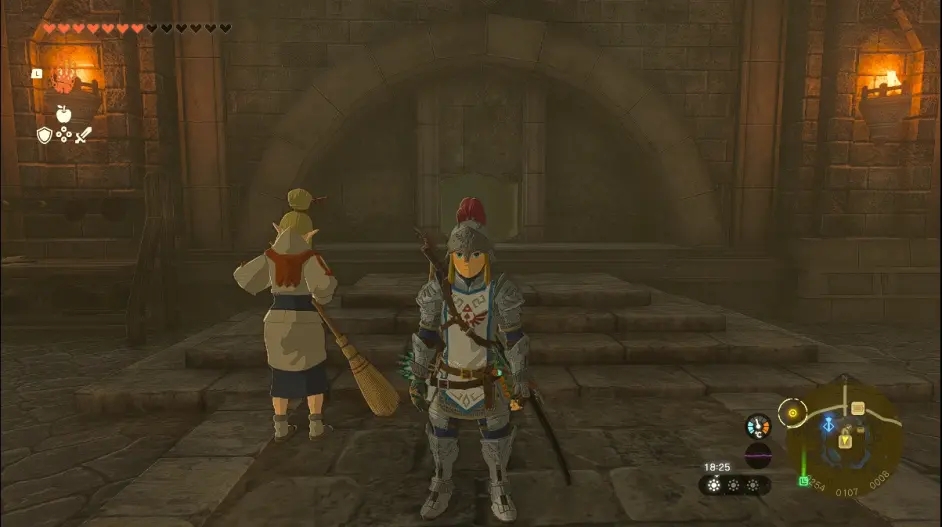Click the yellow sun-dial ring on minimap
942x527 pixels.
click(x=794, y=410)
